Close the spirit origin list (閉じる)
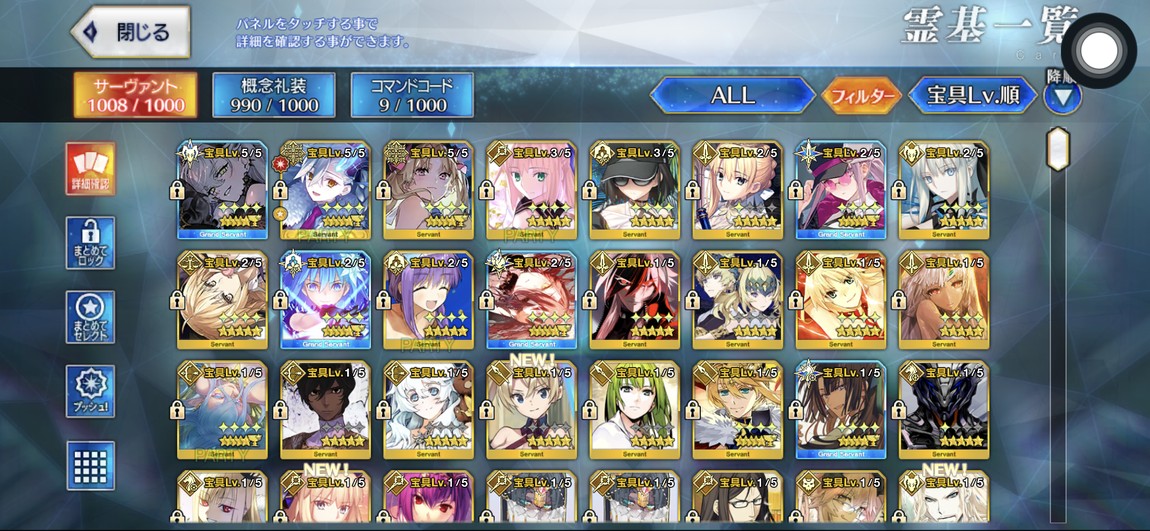This screenshot has width=1150, height=531. click(132, 32)
